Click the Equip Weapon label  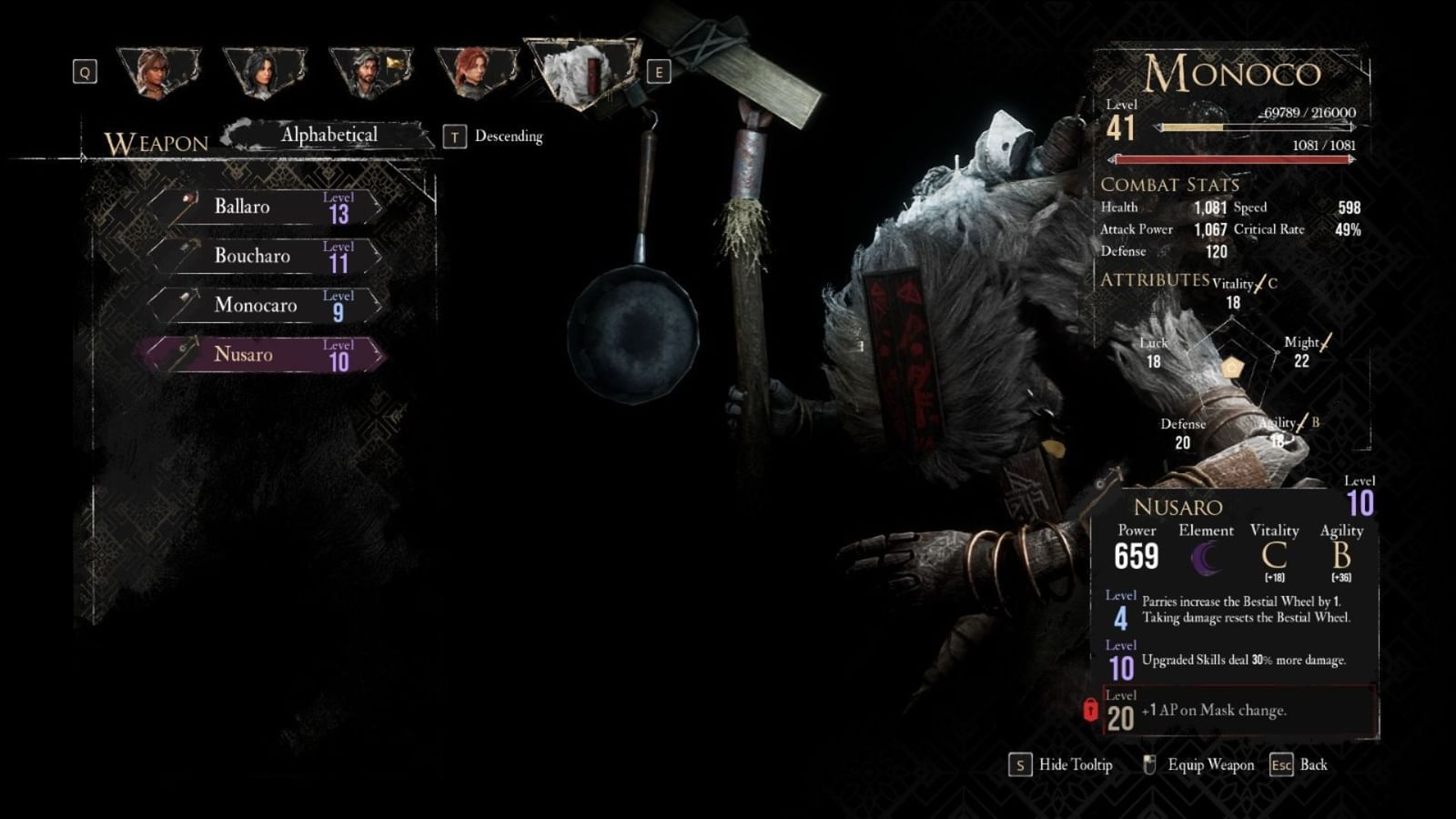click(x=1210, y=764)
